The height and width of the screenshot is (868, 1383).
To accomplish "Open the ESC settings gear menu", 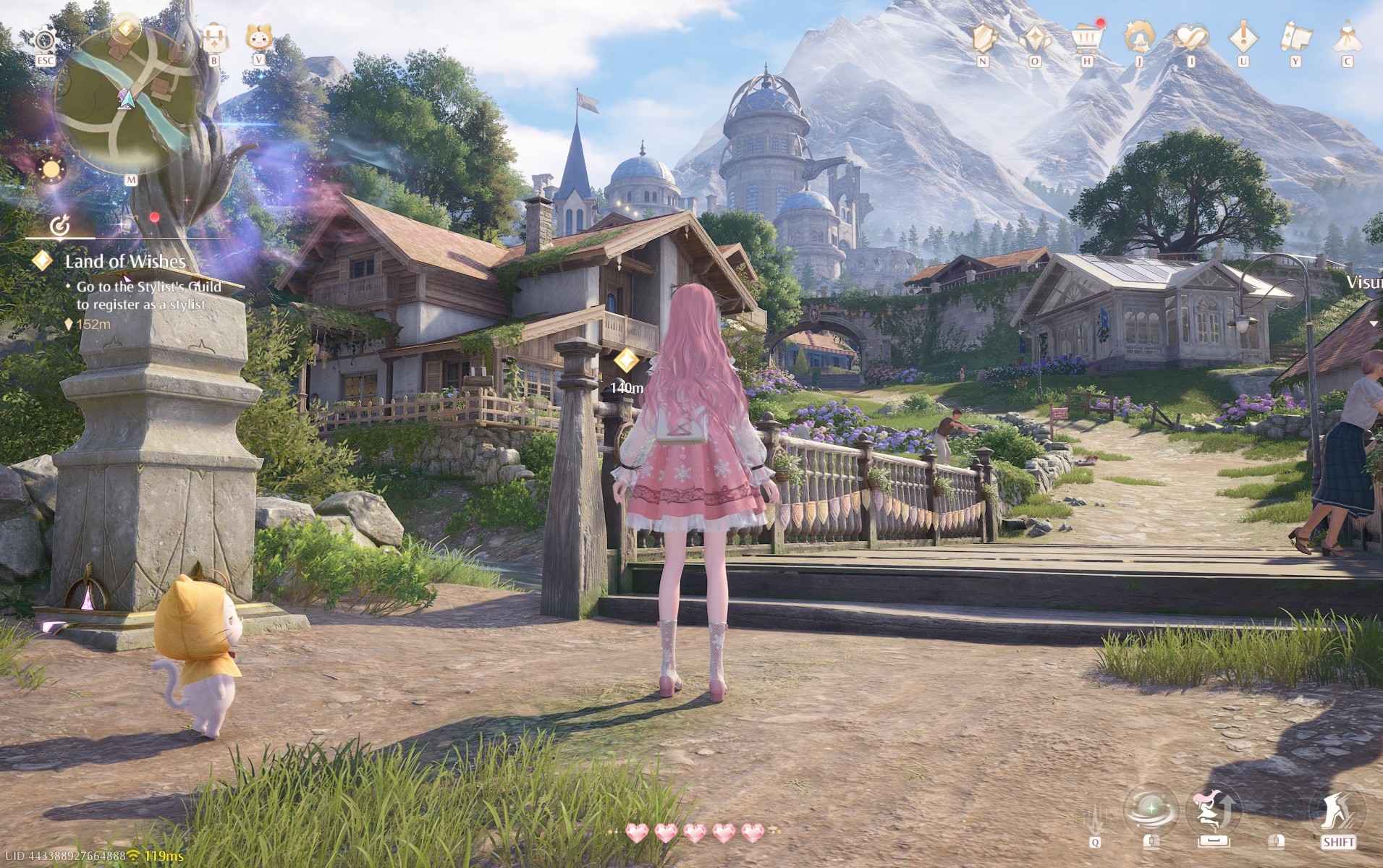I will point(45,40).
